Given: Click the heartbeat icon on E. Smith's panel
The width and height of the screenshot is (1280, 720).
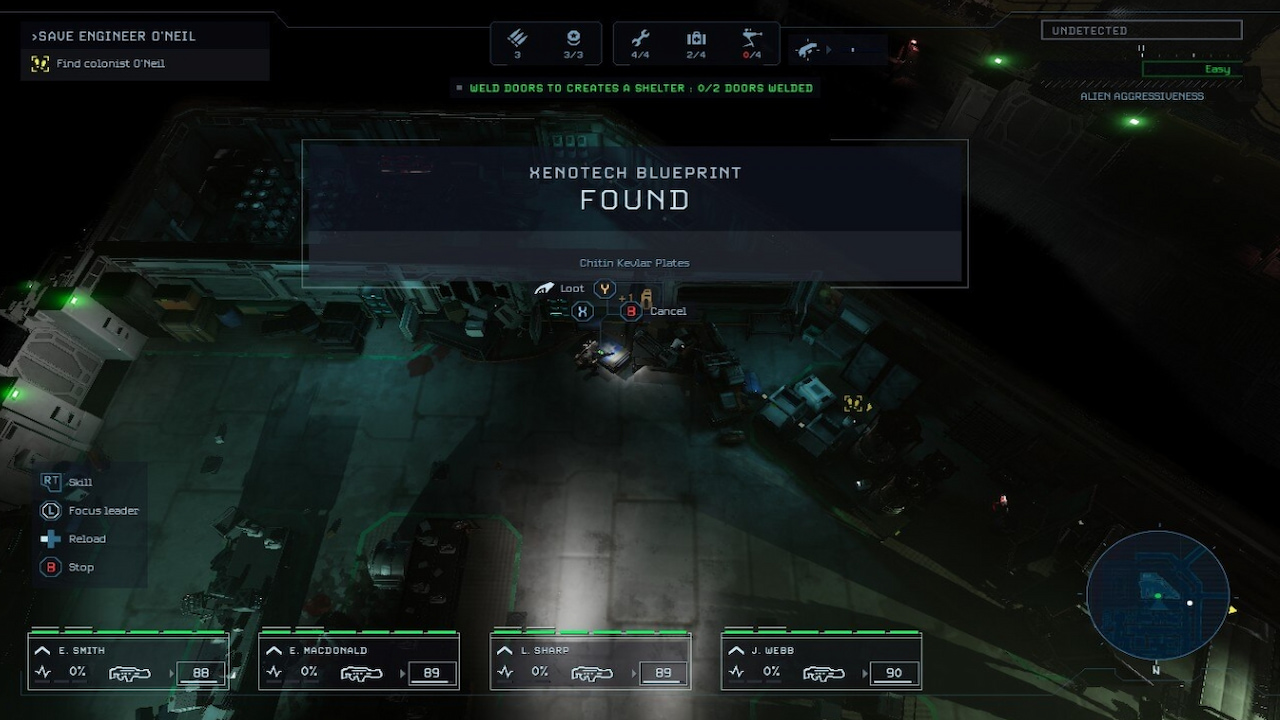Looking at the screenshot, I should [43, 672].
